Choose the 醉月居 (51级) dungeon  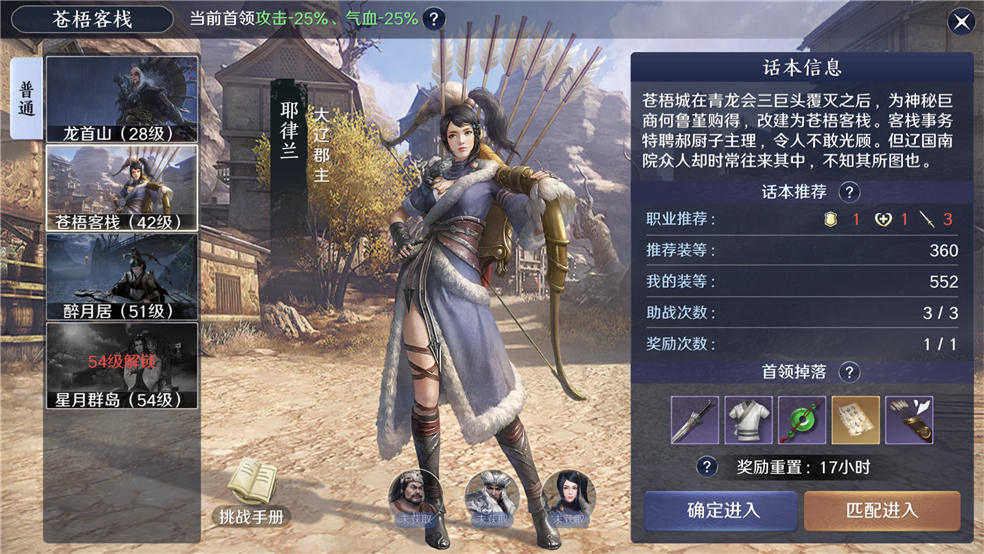tap(121, 277)
